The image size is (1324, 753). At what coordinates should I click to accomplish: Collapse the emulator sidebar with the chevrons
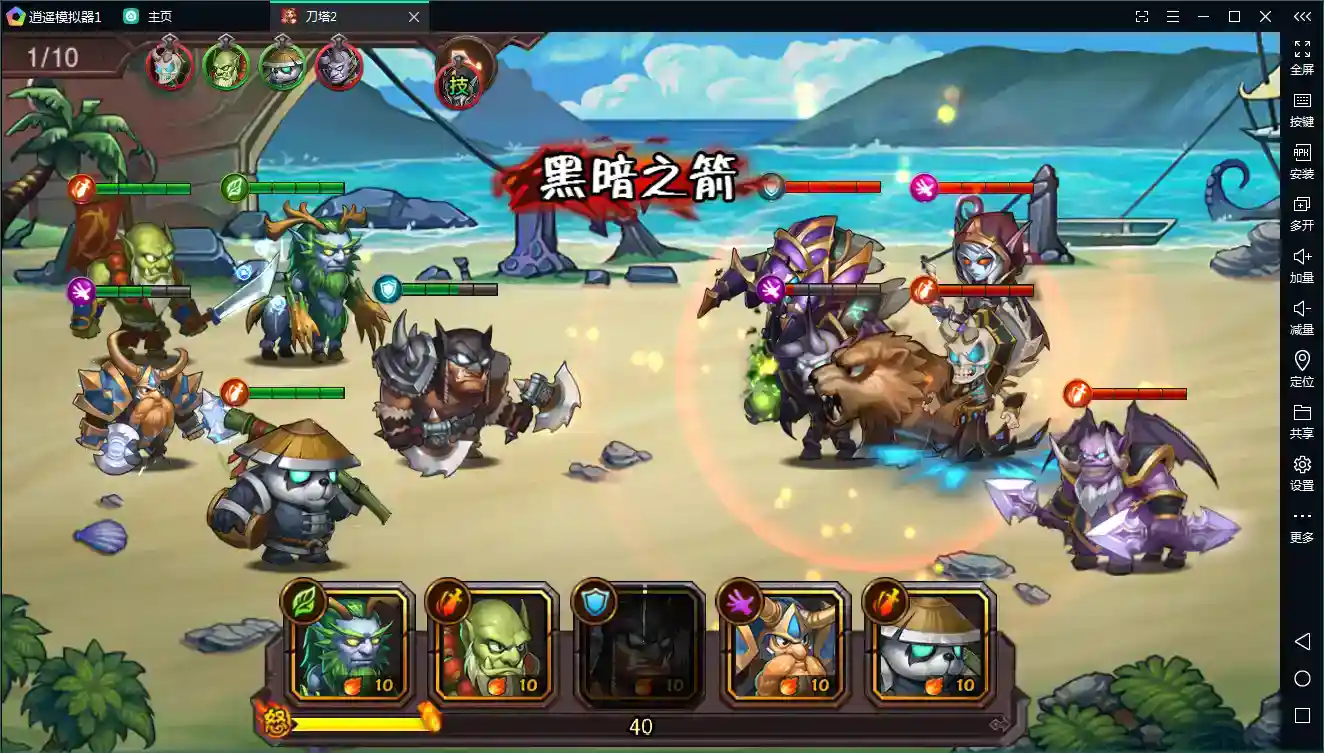pyautogui.click(x=1302, y=16)
